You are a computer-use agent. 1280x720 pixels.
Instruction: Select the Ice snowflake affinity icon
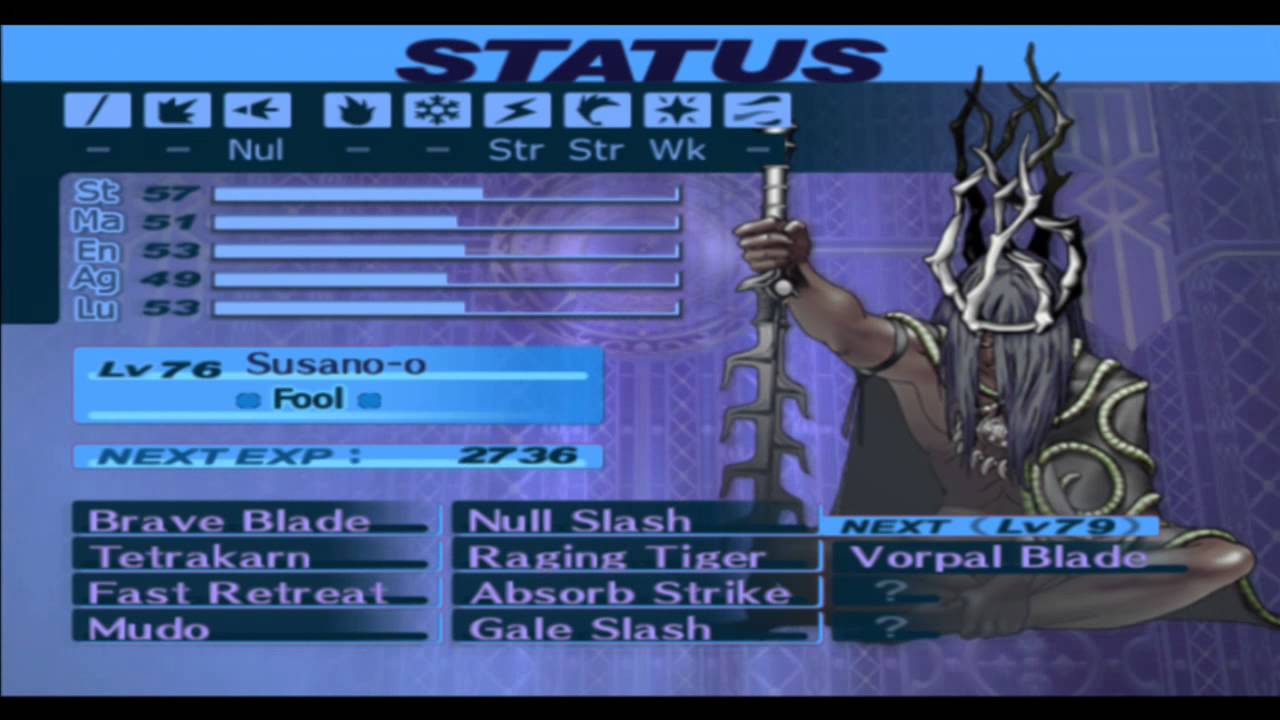click(x=437, y=110)
